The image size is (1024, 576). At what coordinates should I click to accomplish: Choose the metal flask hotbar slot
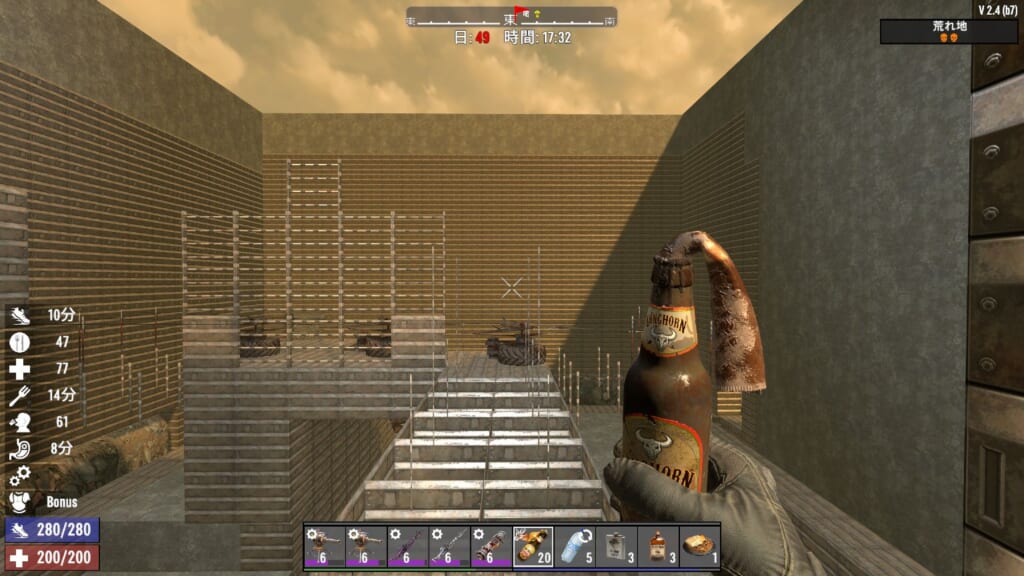(616, 547)
